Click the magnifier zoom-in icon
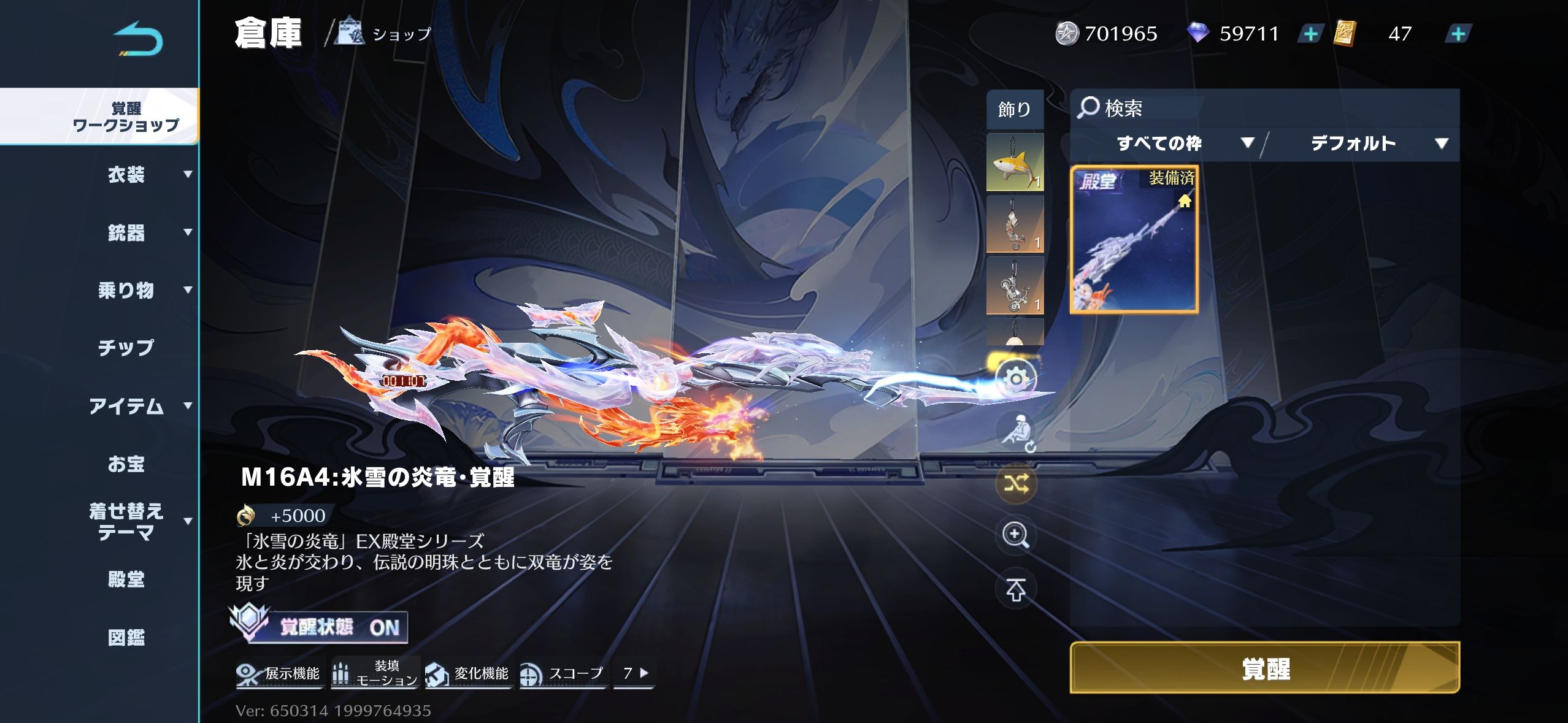The image size is (1568, 723). (x=1016, y=535)
